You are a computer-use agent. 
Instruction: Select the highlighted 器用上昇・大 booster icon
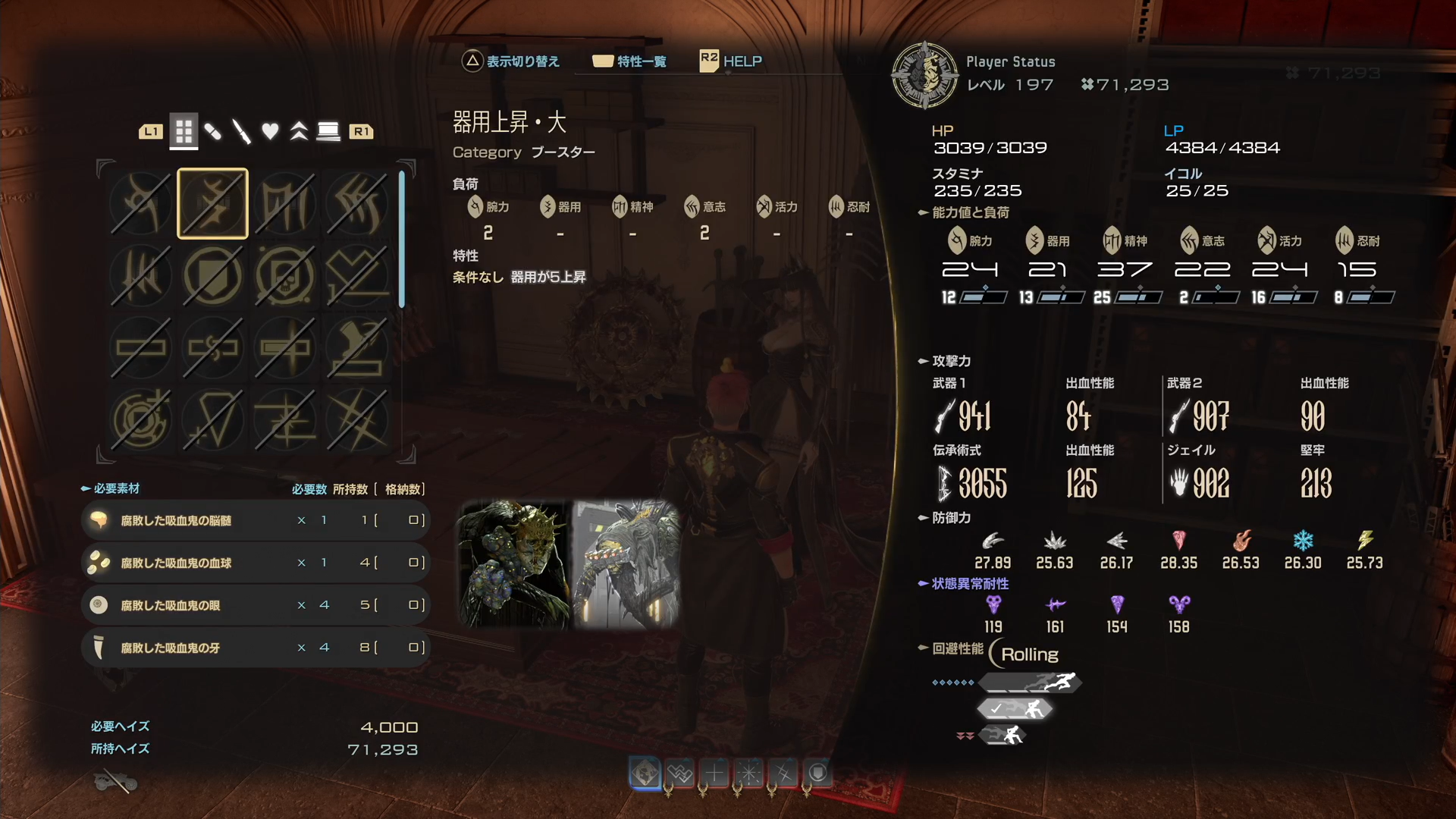pyautogui.click(x=212, y=203)
